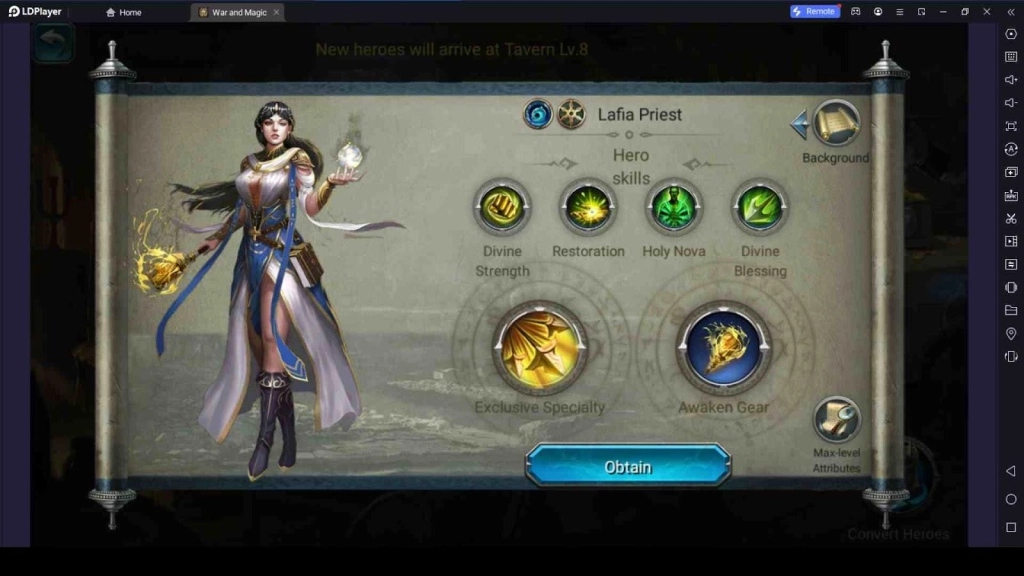The image size is (1024, 576).
Task: Inspect the Divine Blessing skill
Action: (x=760, y=207)
